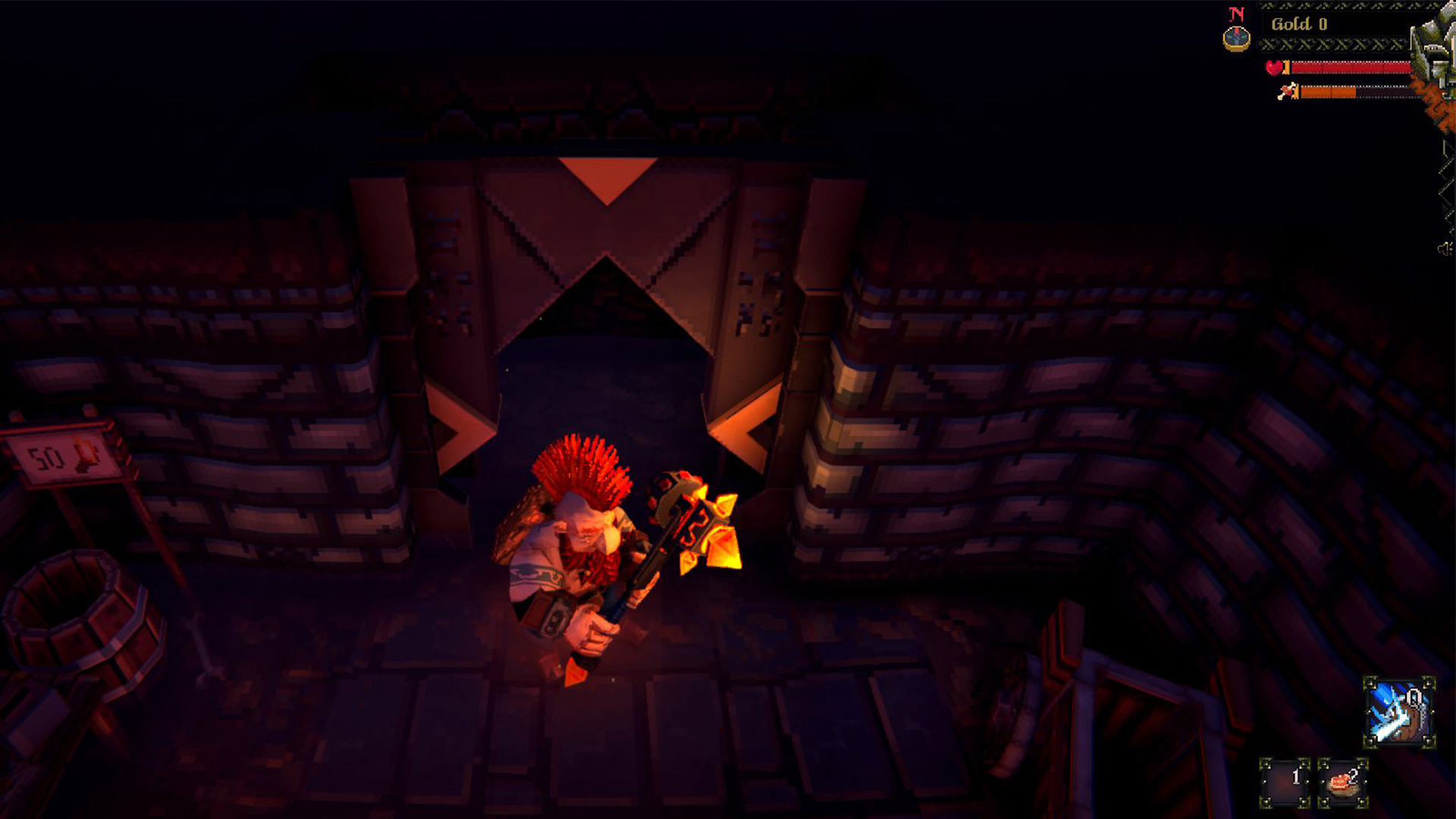This screenshot has height=819, width=1456.
Task: Select the empty item slot labeled 1
Action: (1285, 784)
